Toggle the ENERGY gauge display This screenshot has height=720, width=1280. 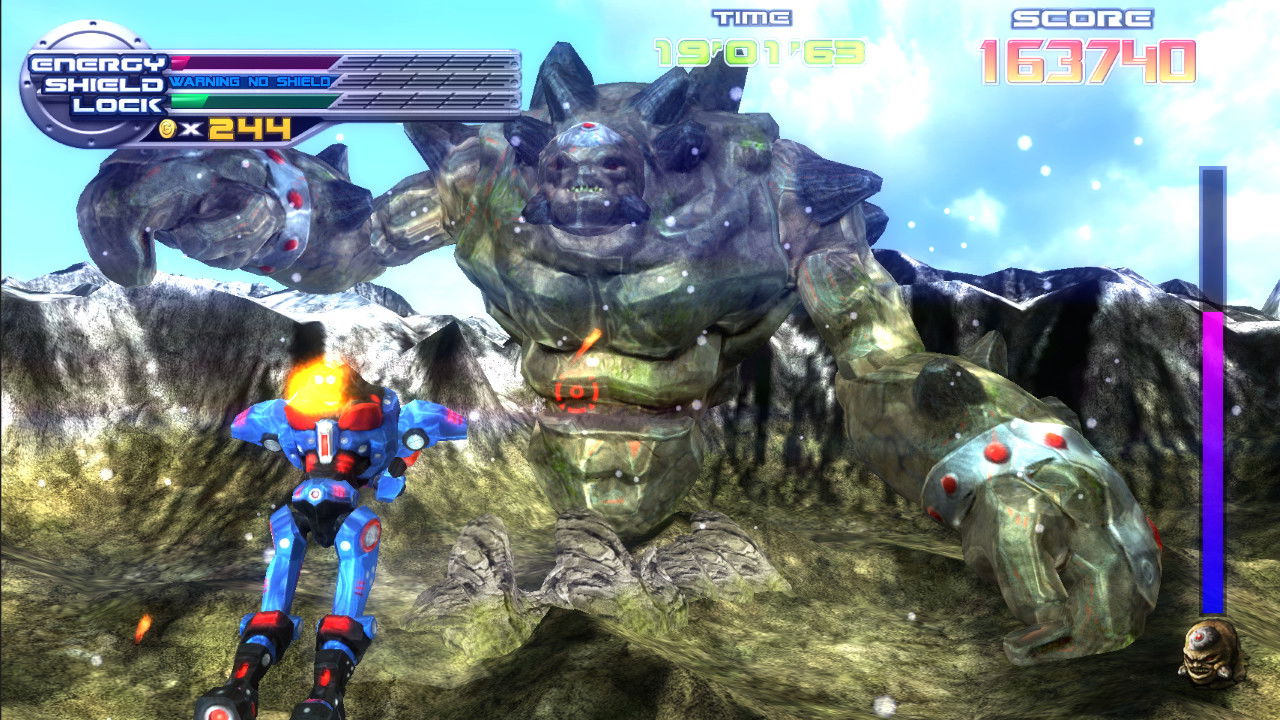250,62
